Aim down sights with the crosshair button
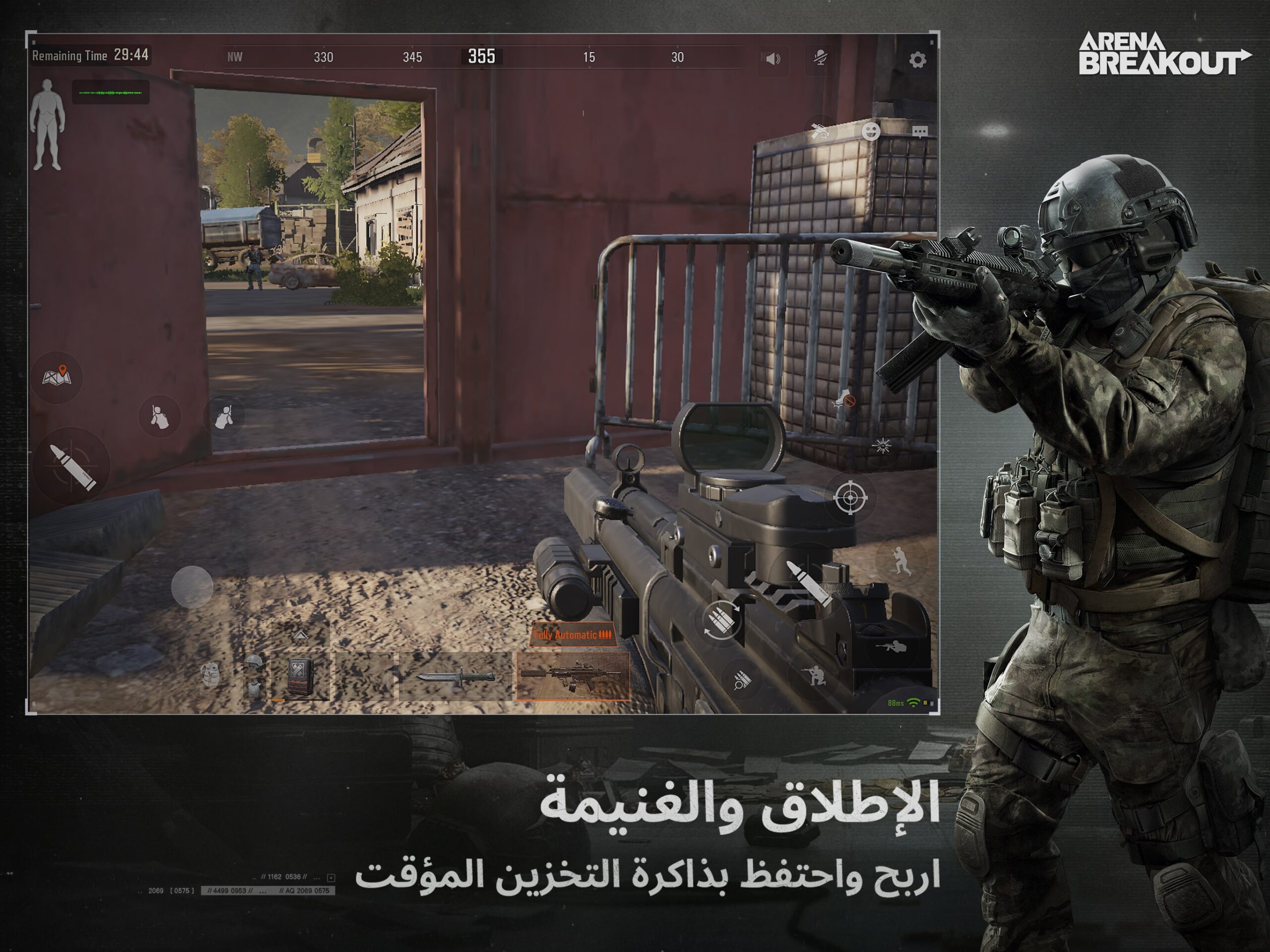Screen dimensions: 1270x952 pyautogui.click(x=850, y=497)
